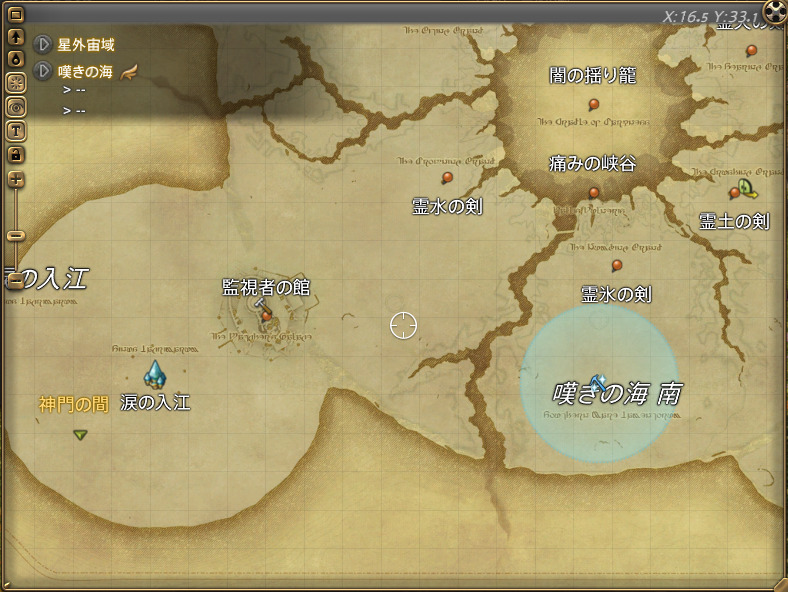The image size is (788, 592).
Task: Select the 涙の入江 aetheryte crystal marker
Action: tap(154, 374)
